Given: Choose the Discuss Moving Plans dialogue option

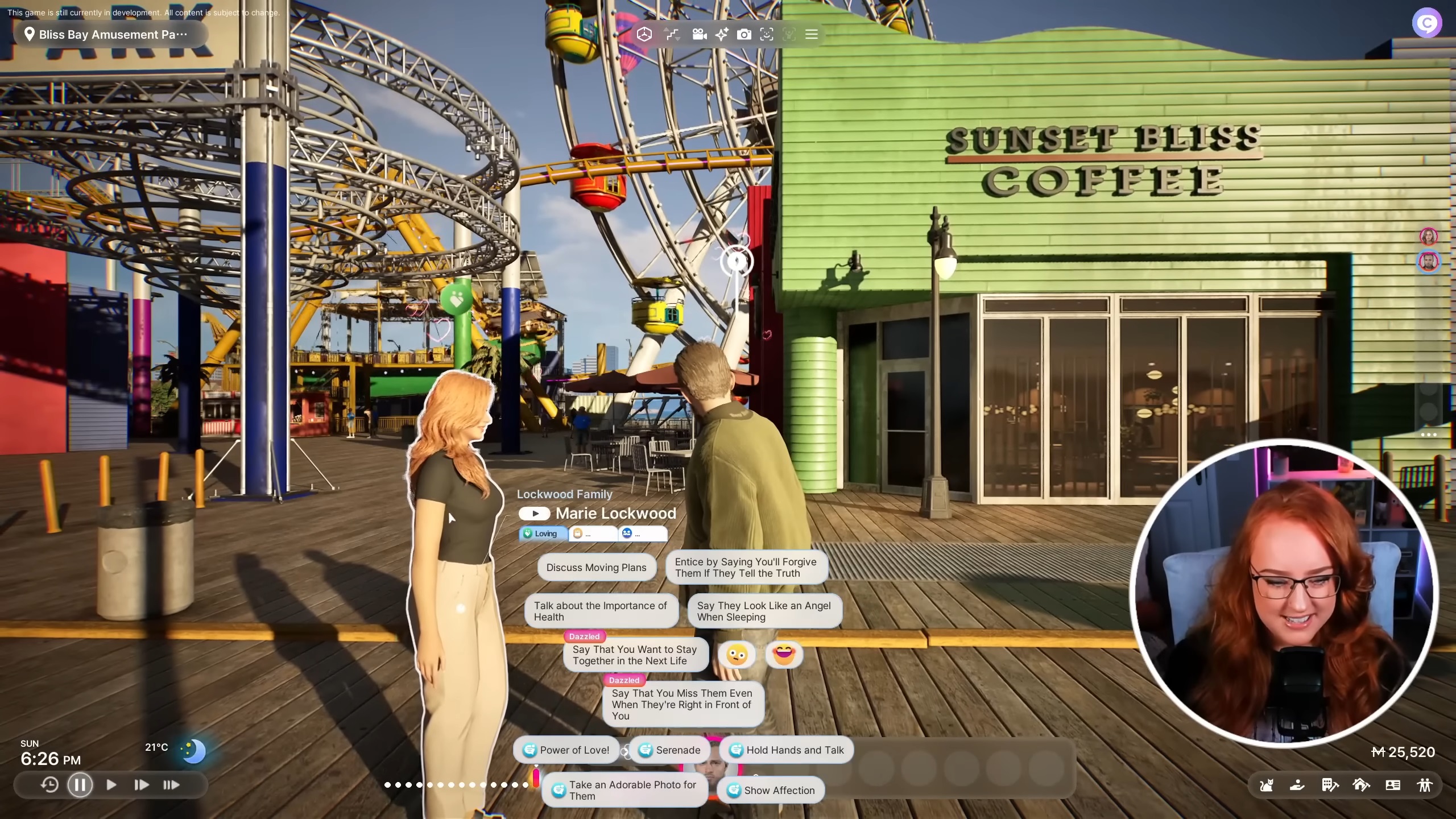Looking at the screenshot, I should coord(596,567).
